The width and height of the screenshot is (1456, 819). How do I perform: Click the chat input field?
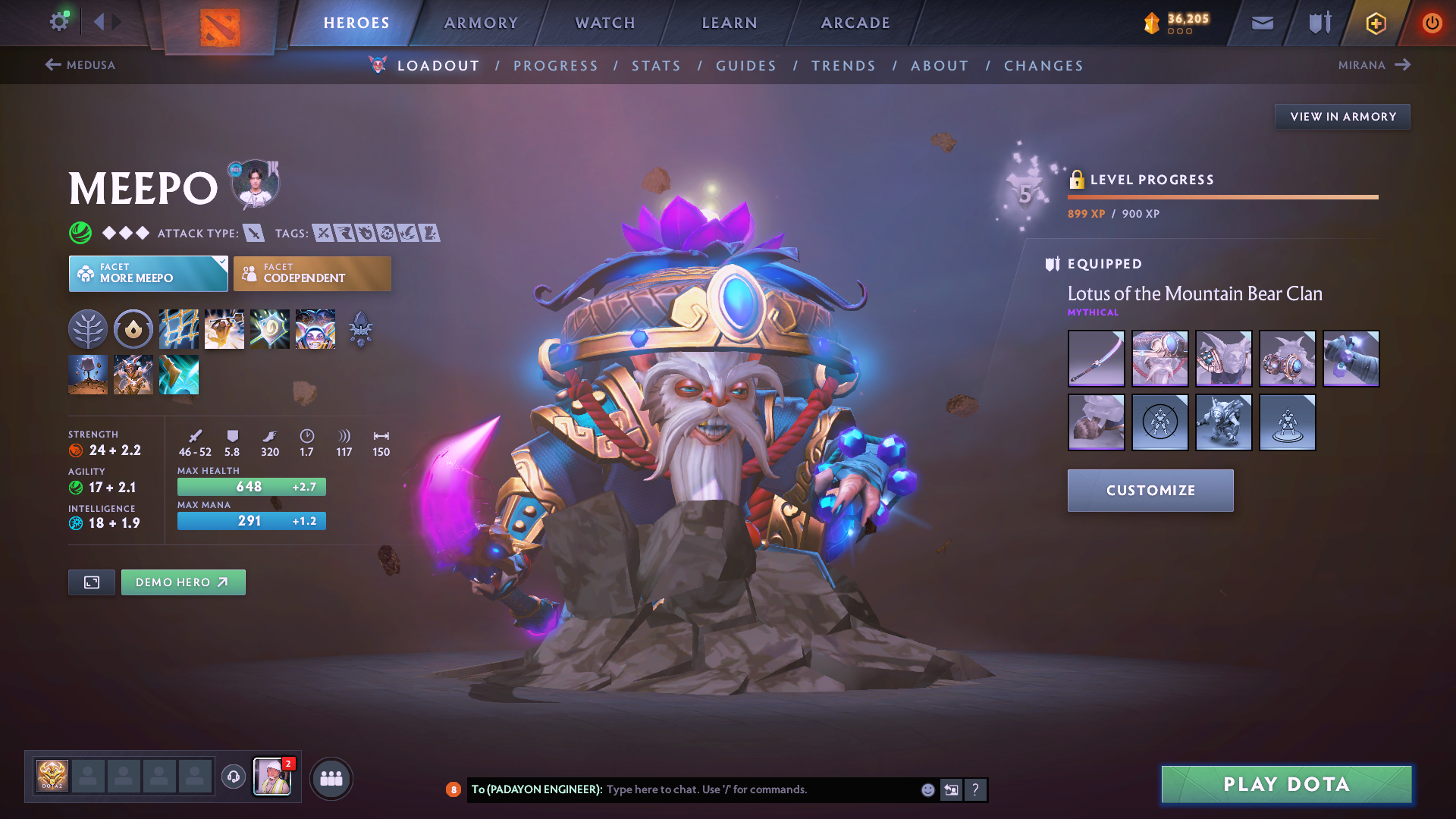click(x=758, y=789)
